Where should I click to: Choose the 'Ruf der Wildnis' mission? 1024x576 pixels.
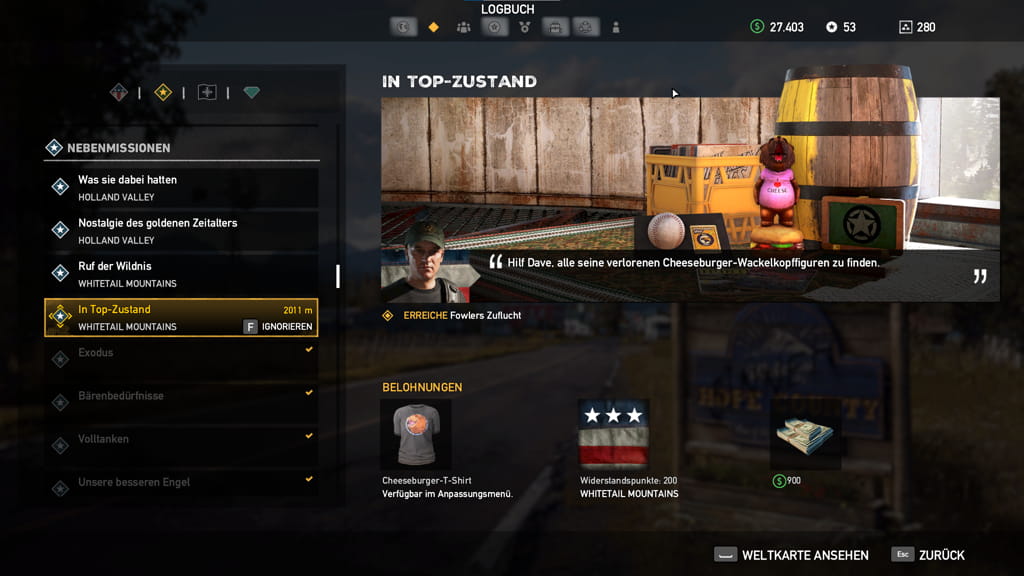click(181, 273)
